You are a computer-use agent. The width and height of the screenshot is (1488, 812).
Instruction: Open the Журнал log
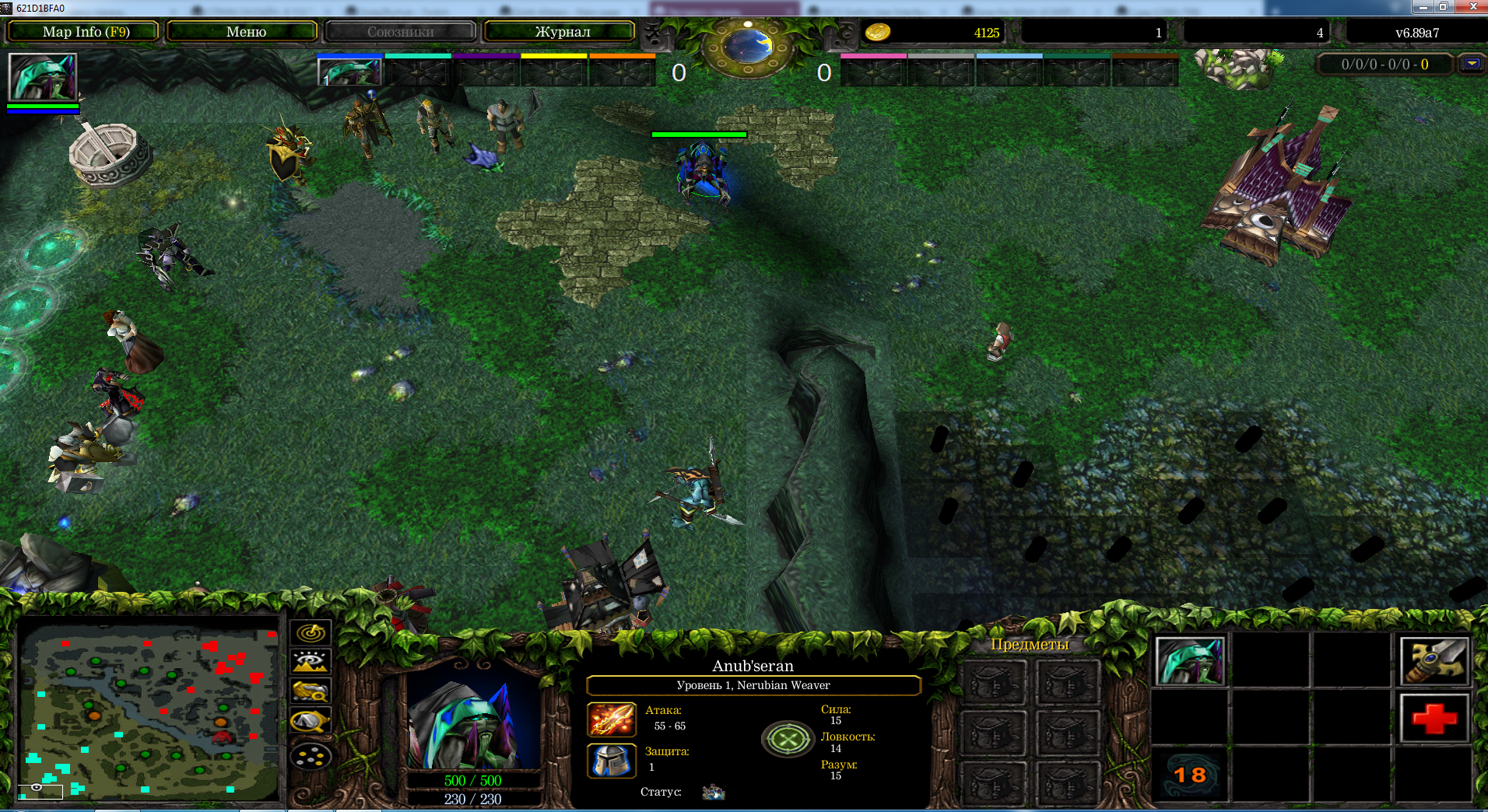click(561, 32)
